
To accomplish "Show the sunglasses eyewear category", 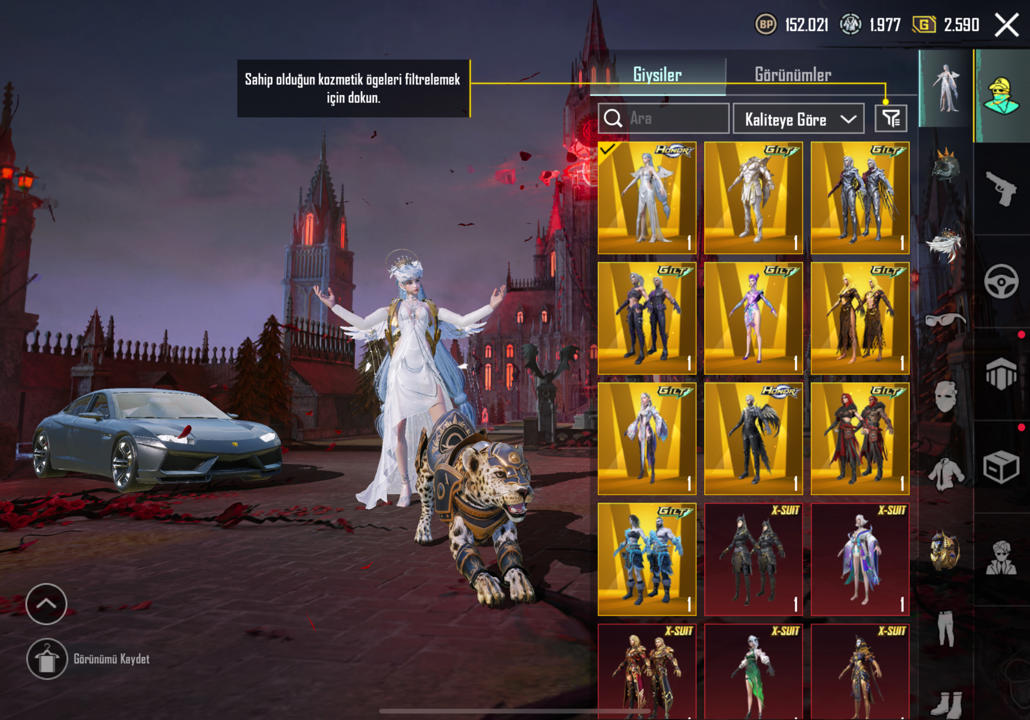I will [946, 320].
